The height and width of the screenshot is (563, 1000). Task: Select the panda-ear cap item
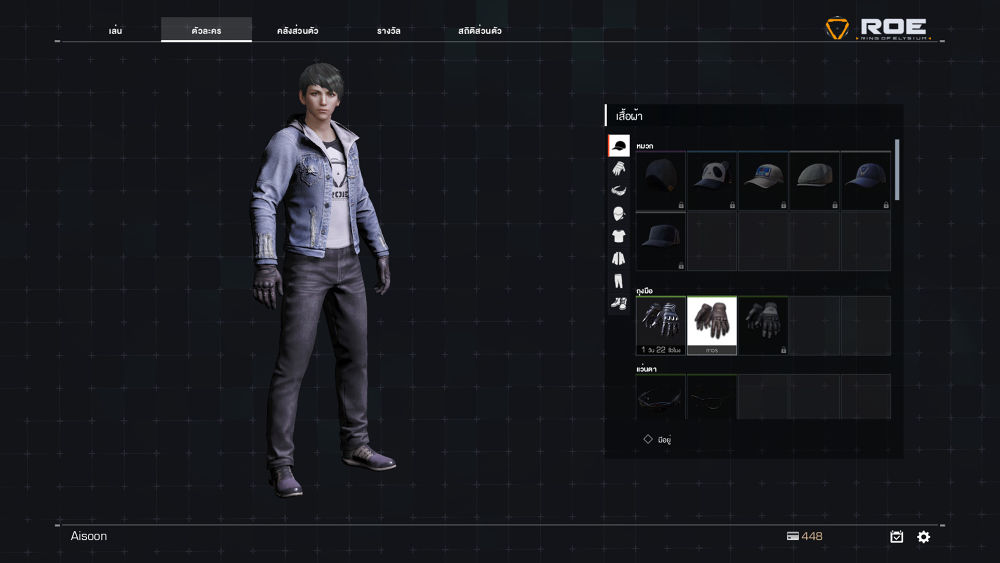(712, 180)
